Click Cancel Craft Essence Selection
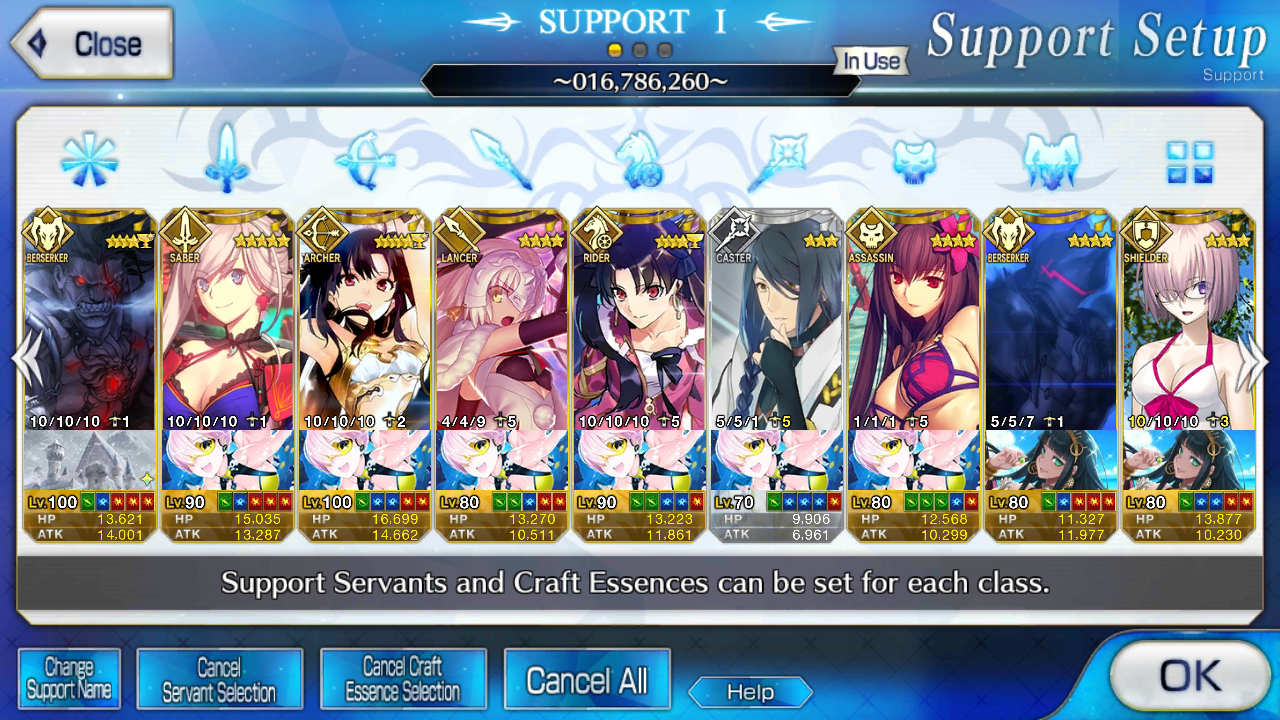The width and height of the screenshot is (1280, 720). pyautogui.click(x=403, y=679)
